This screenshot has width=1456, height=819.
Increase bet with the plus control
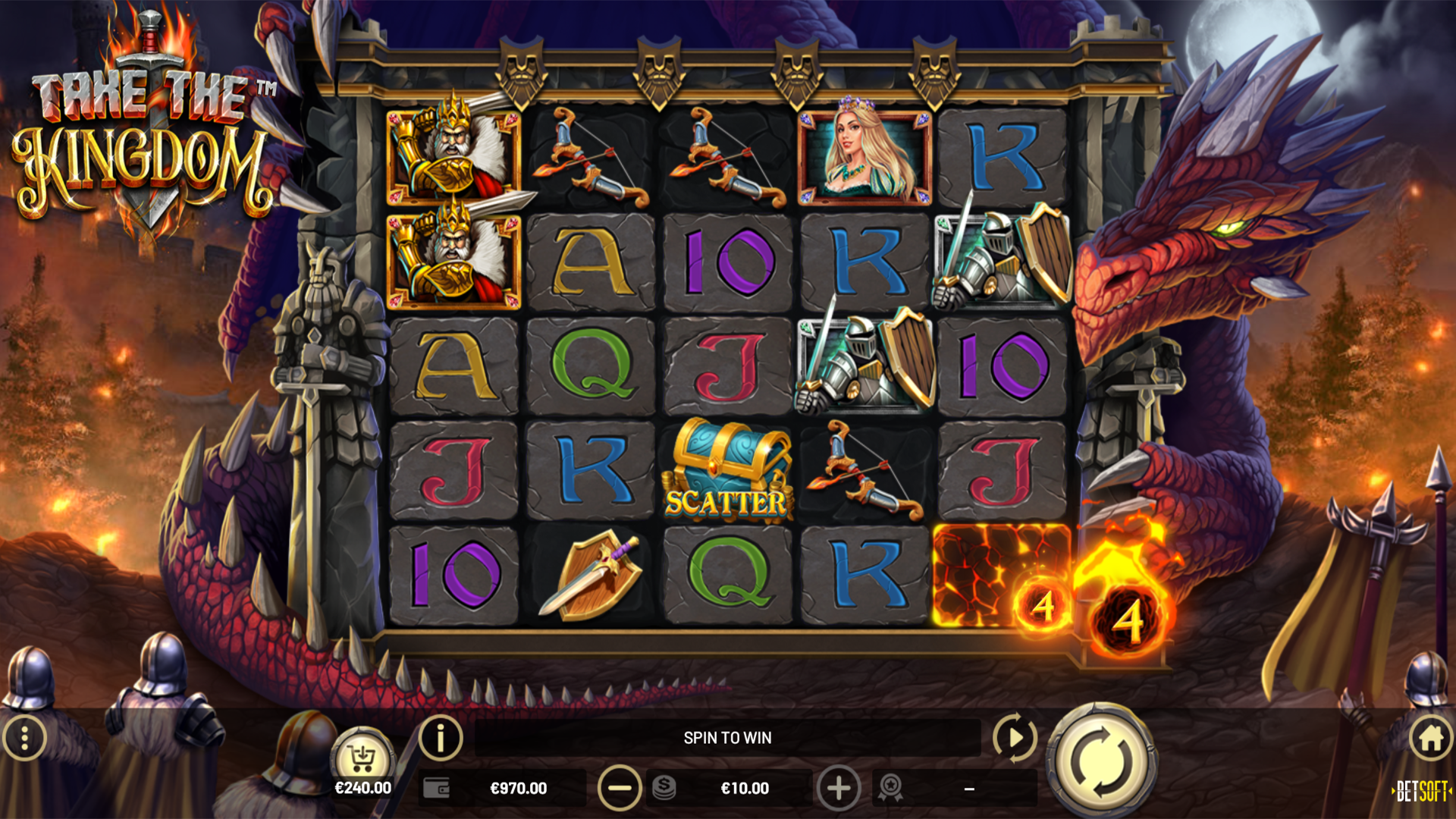pos(838,788)
